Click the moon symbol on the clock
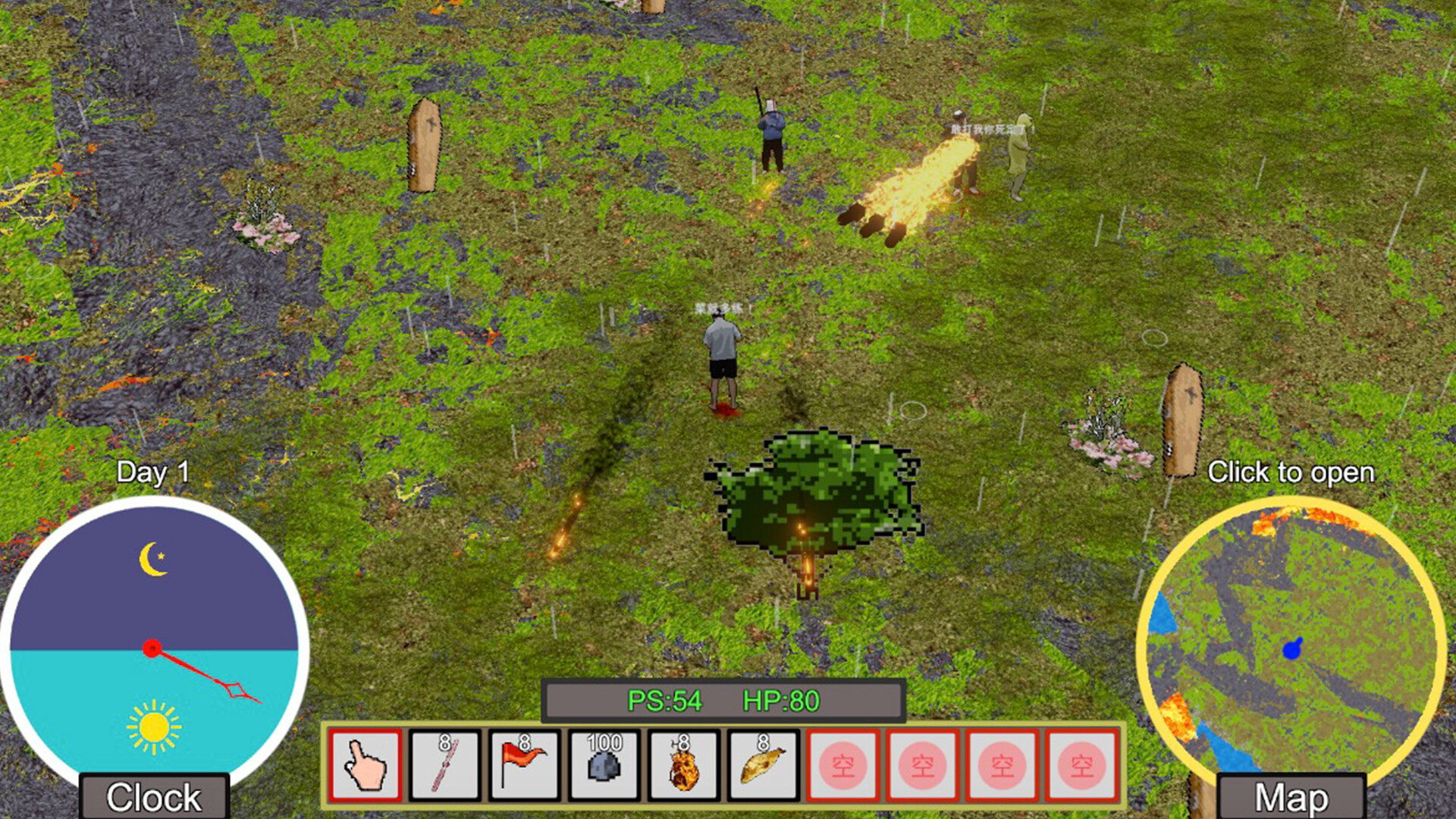The width and height of the screenshot is (1456, 819). tap(152, 557)
